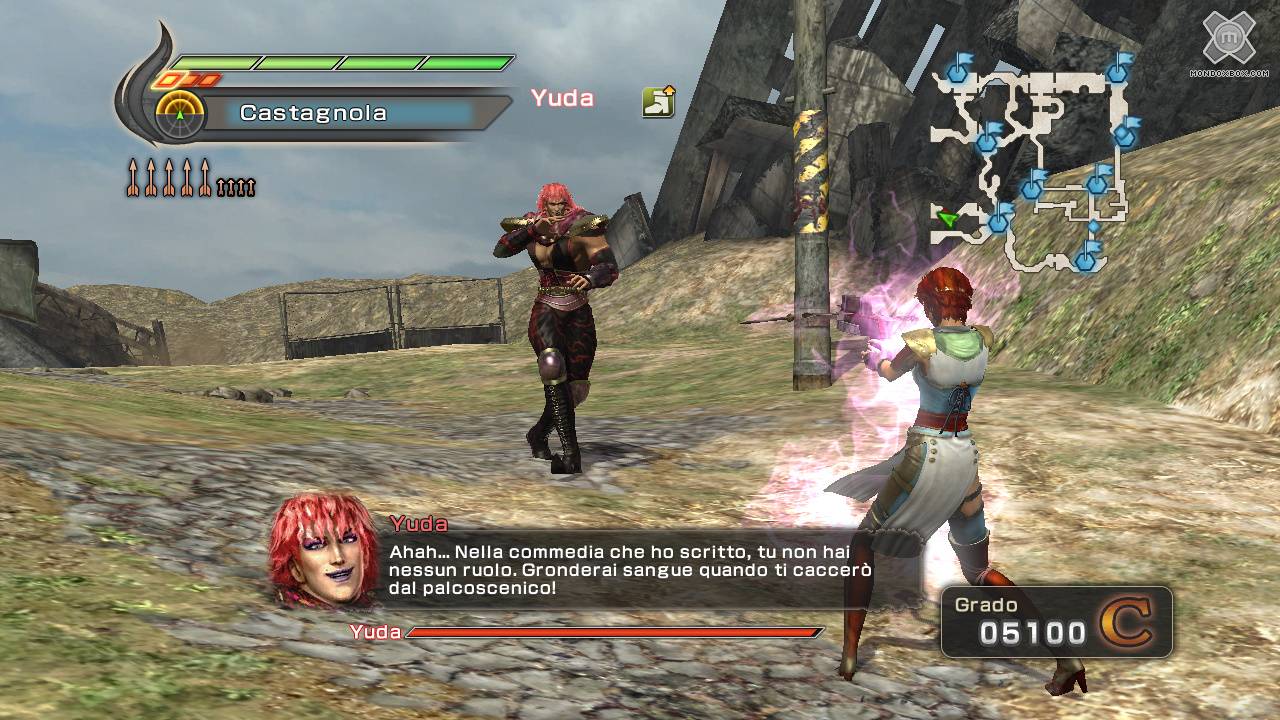Viewport: 1280px width, 720px height.
Task: Click the MondoXbox watermark logo
Action: coord(1228,42)
